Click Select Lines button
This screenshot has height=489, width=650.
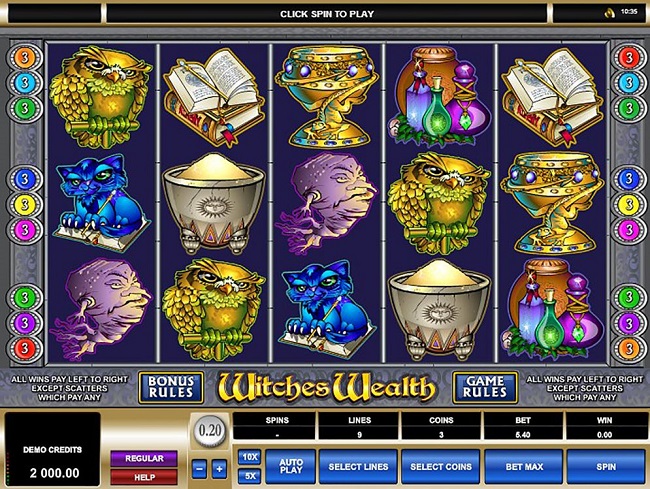358,465
